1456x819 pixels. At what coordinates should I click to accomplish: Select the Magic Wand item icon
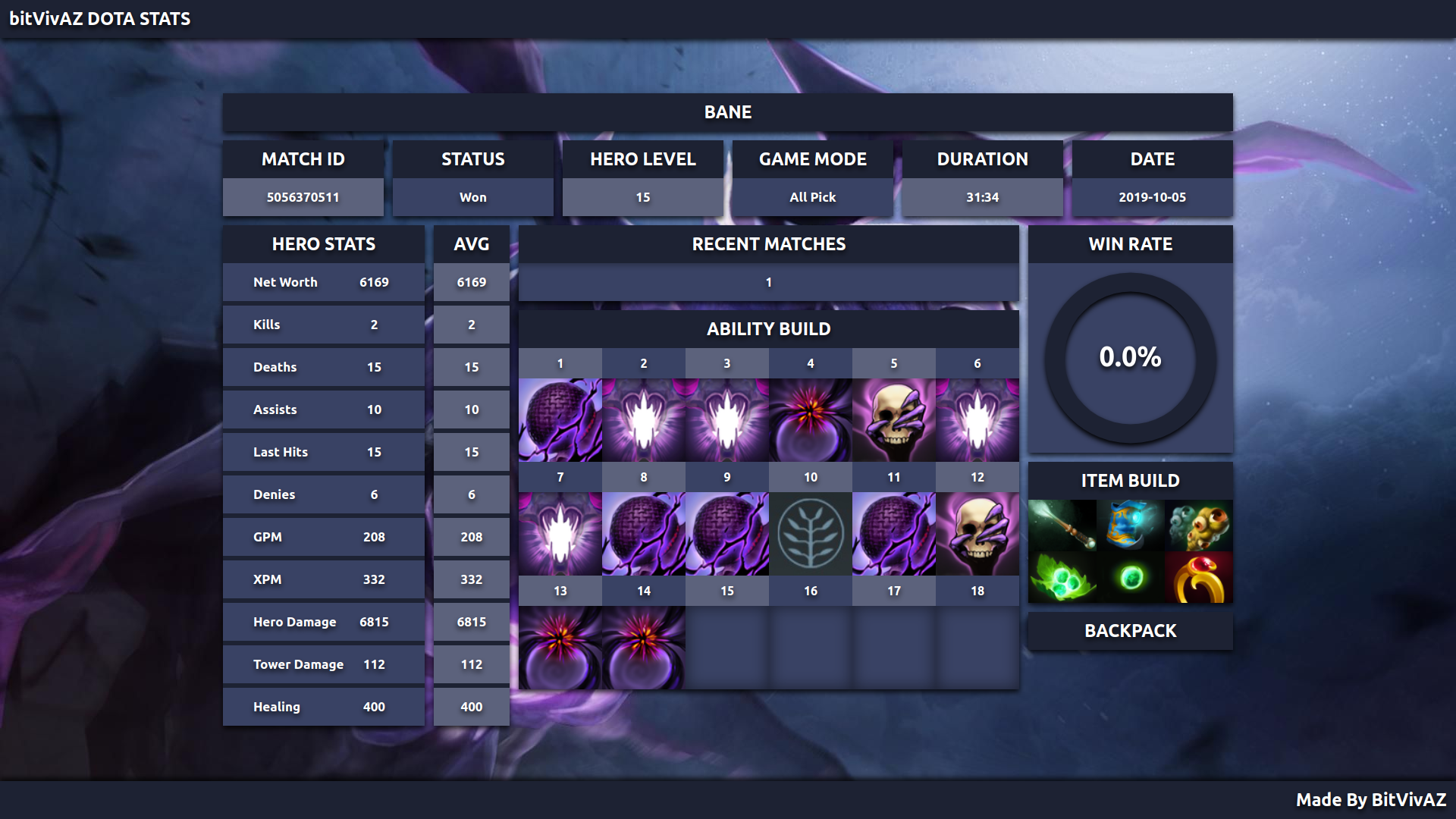coord(1062,526)
